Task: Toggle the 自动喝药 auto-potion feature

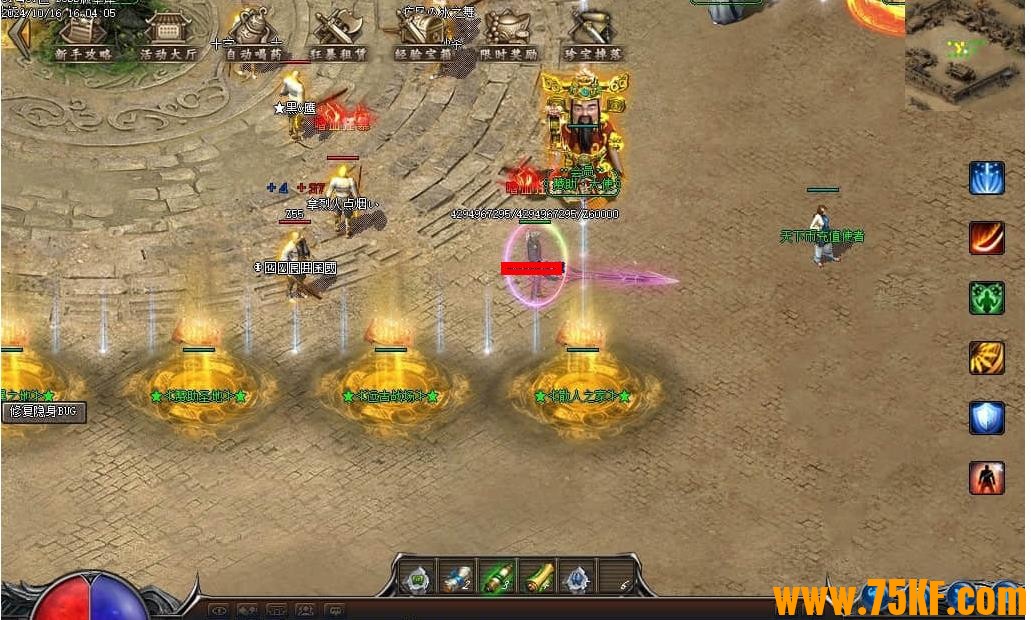Action: tap(254, 38)
